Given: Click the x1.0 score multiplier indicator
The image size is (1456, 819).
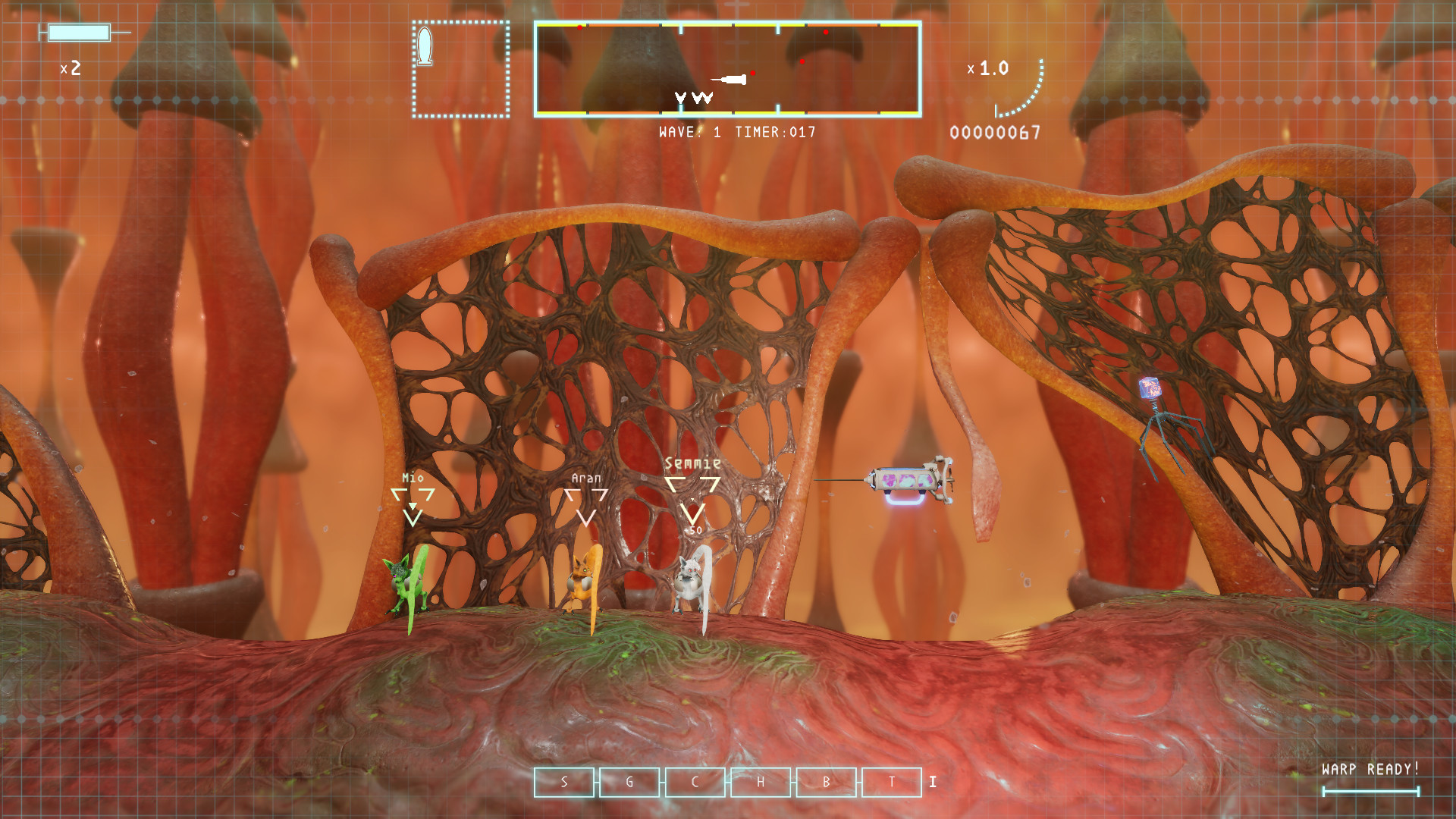Looking at the screenshot, I should click(986, 68).
